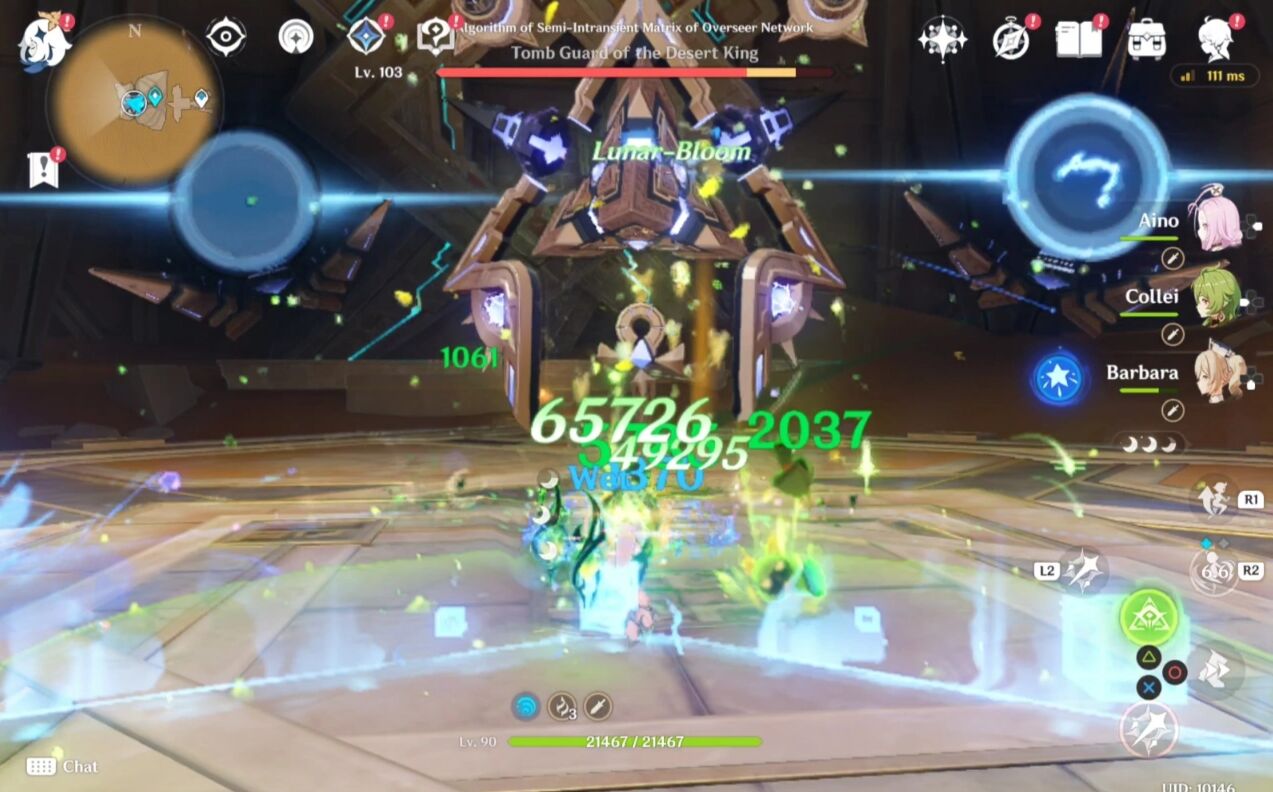Open the character profile silhouette icon

[x=1215, y=40]
